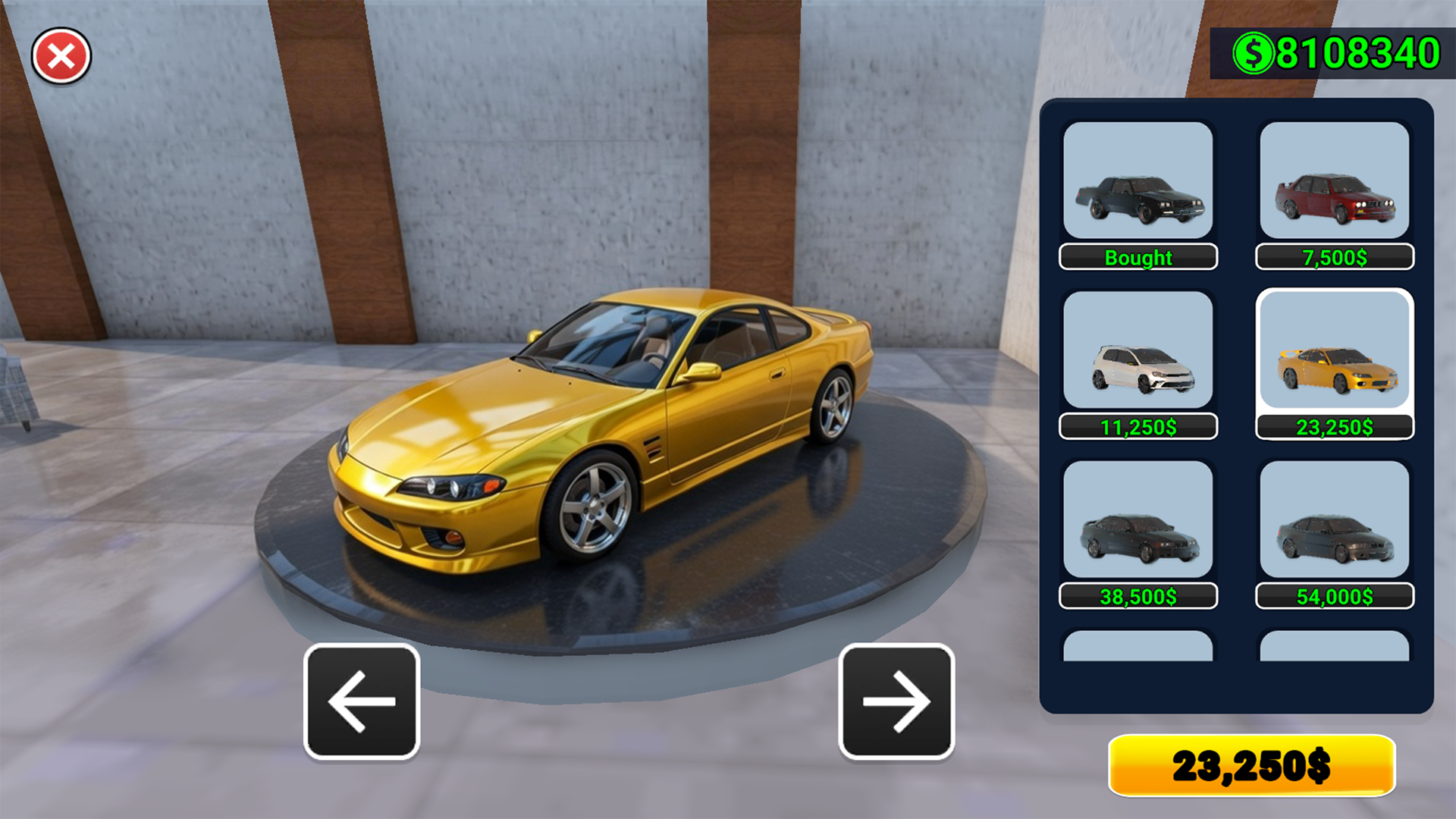Click the 38,500$ price label
The height and width of the screenshot is (819, 1456).
pyautogui.click(x=1139, y=595)
